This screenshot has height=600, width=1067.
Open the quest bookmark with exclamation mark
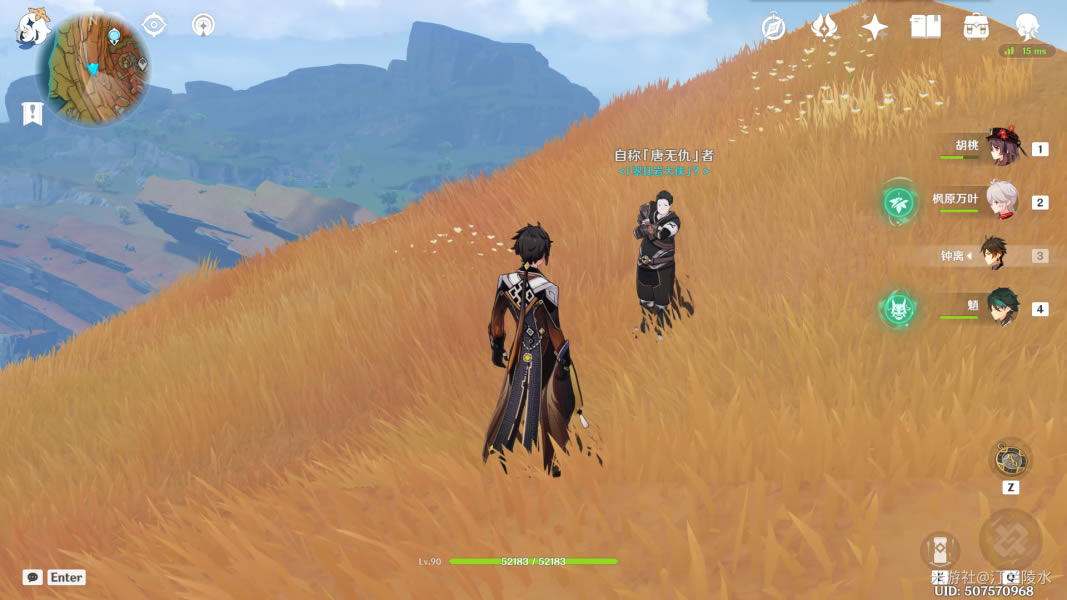pyautogui.click(x=32, y=114)
